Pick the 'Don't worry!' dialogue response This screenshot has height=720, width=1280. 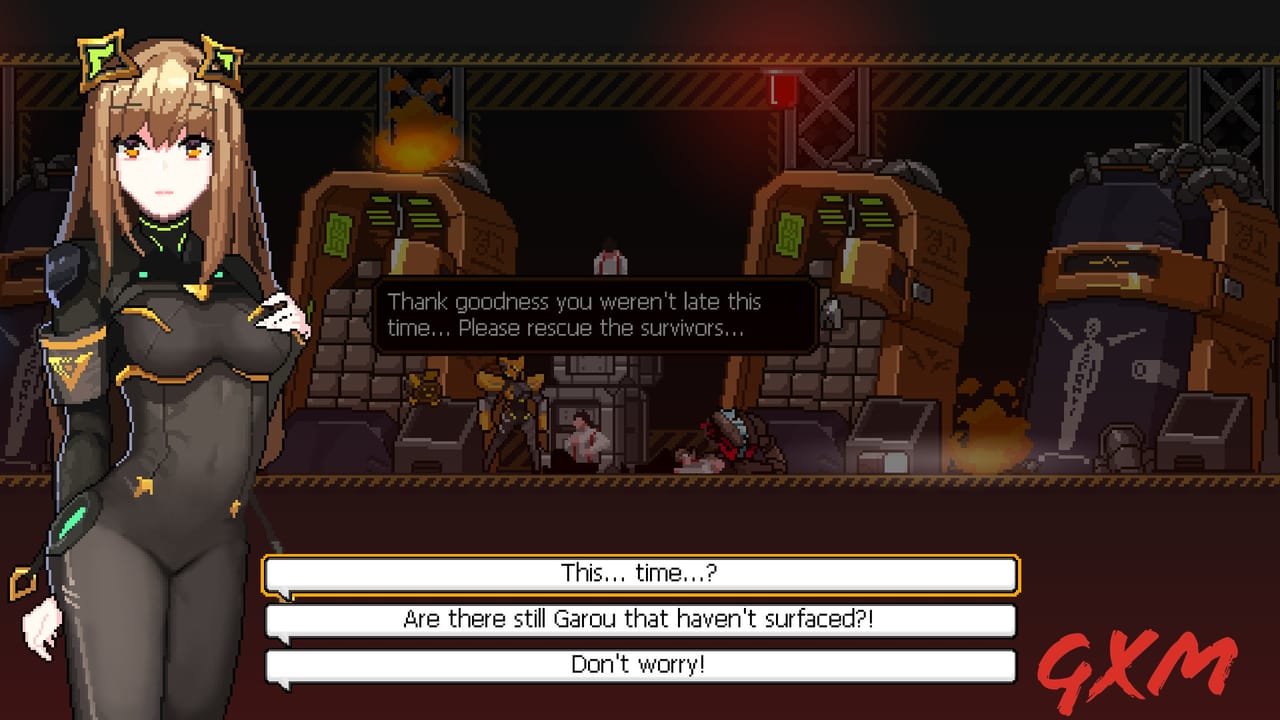640,663
